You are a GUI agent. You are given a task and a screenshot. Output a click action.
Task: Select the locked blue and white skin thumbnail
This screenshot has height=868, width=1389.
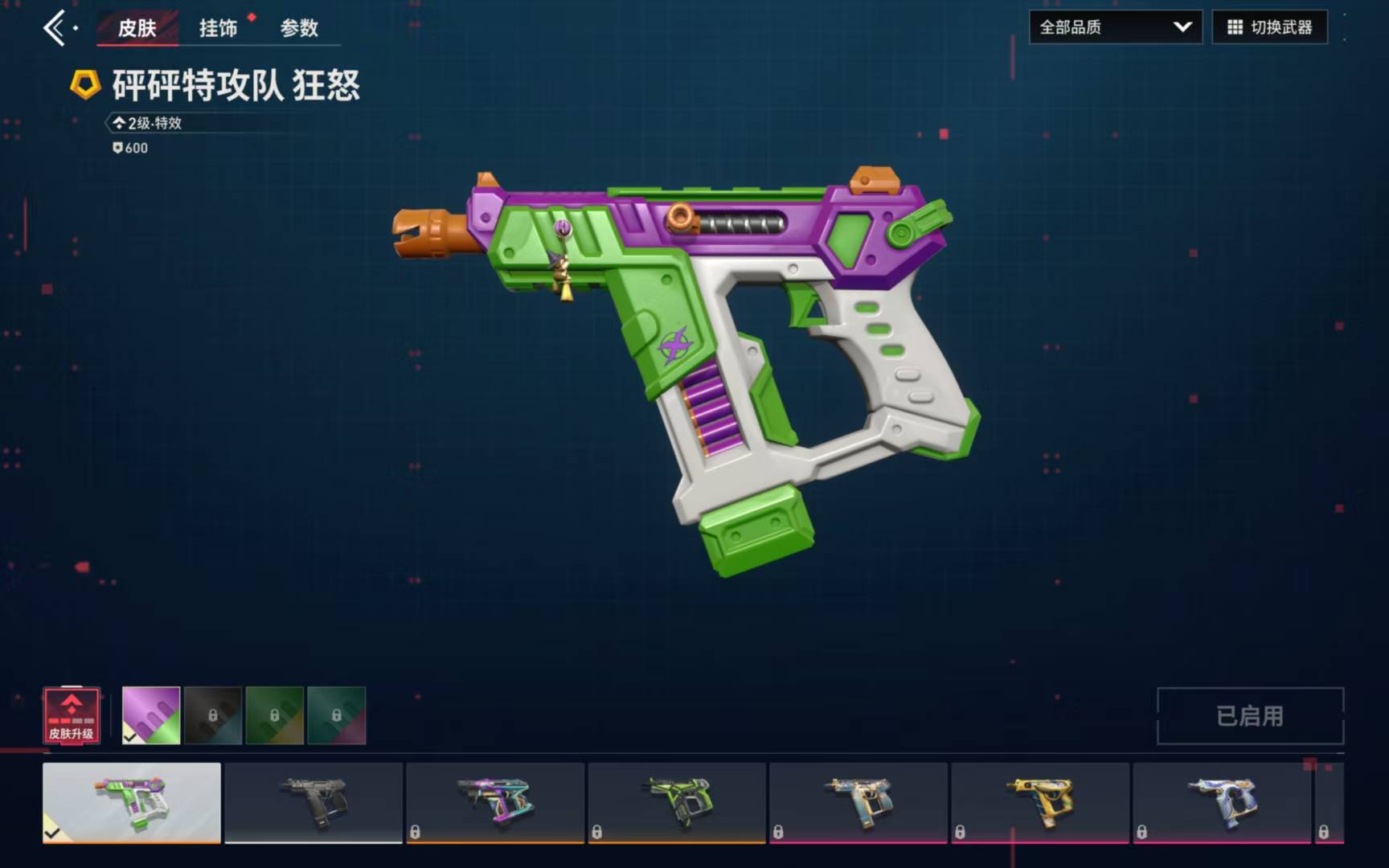point(1222,802)
